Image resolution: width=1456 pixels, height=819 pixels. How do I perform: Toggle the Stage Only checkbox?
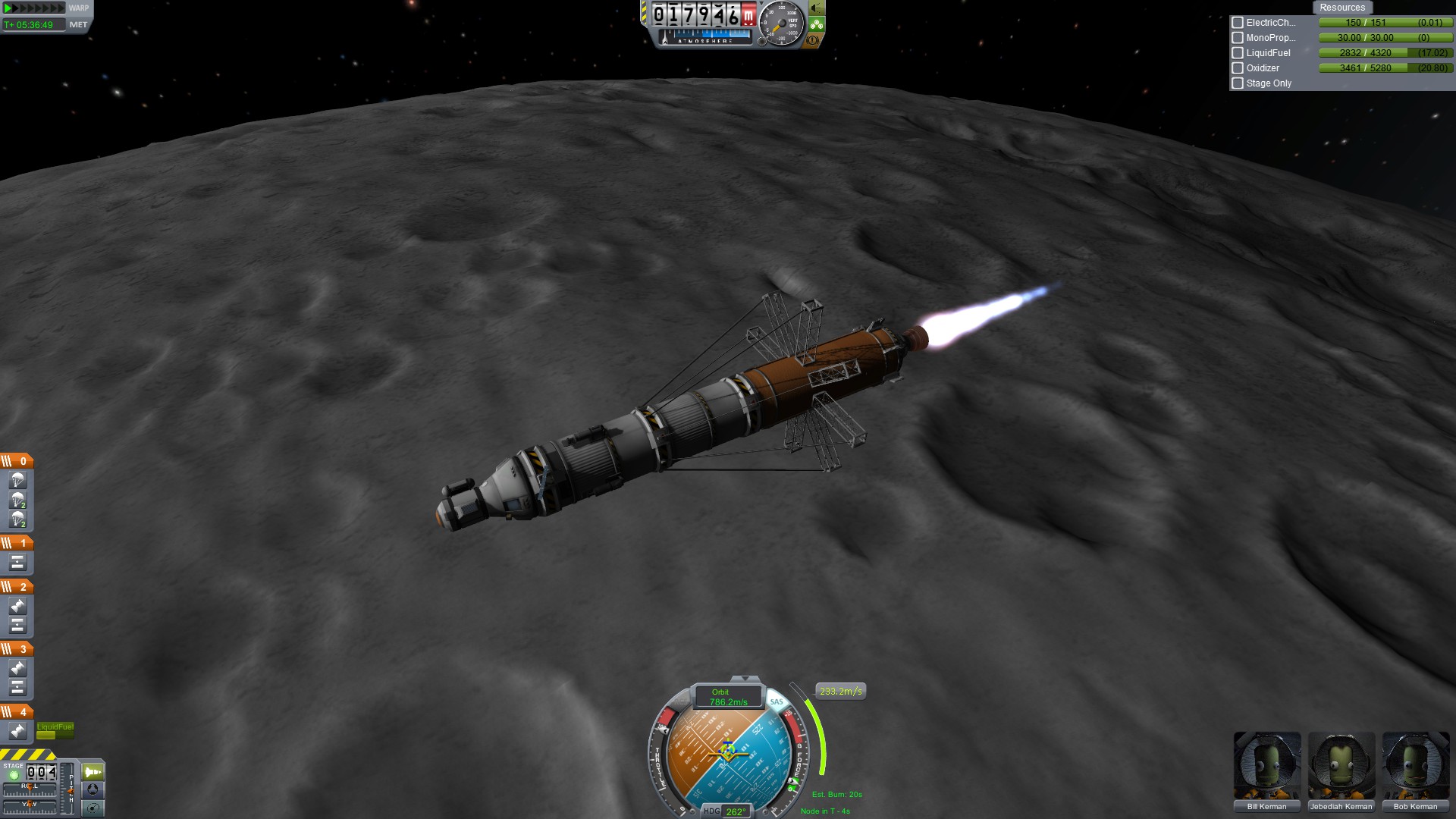pos(1238,83)
